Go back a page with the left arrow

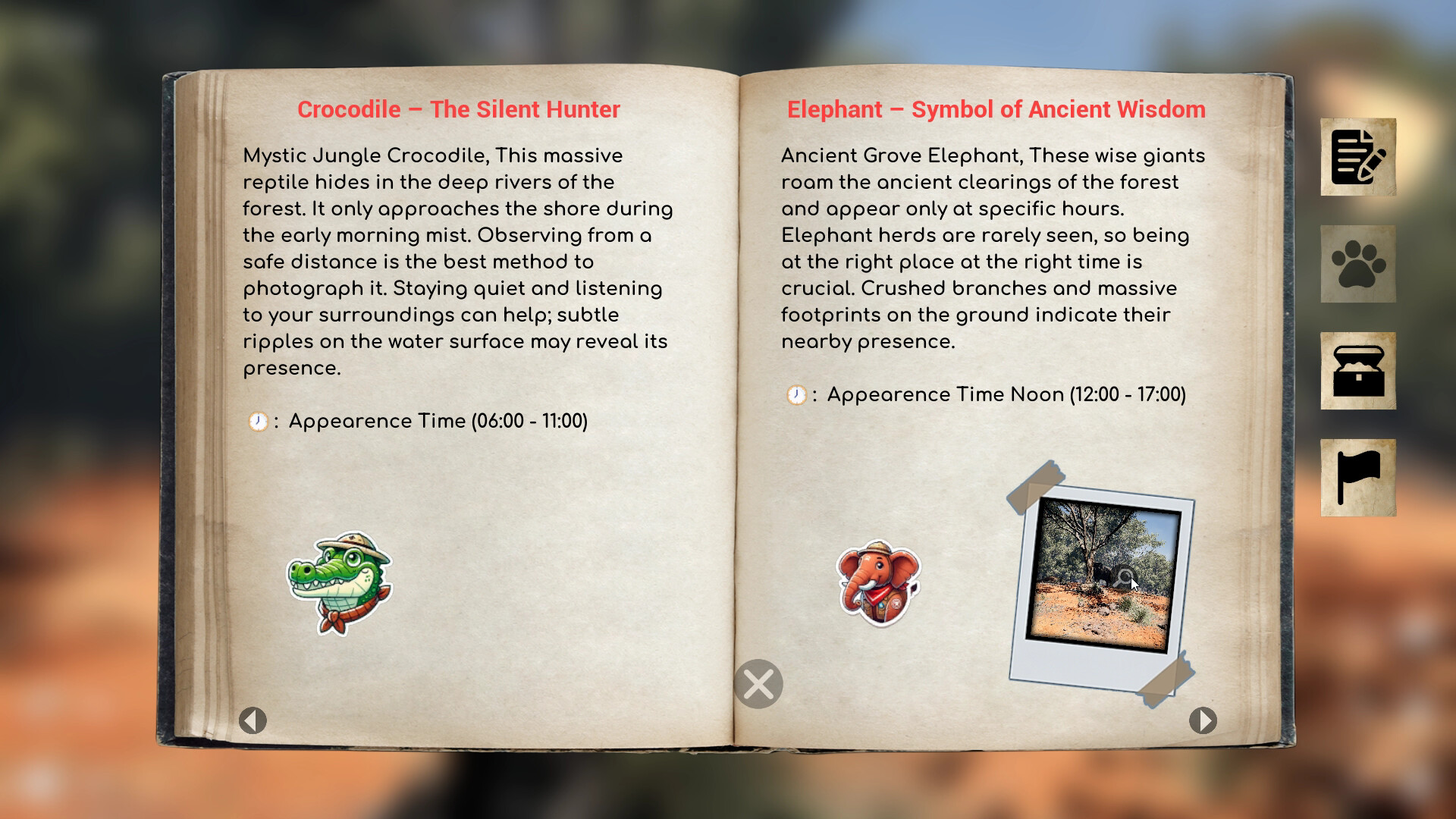pyautogui.click(x=254, y=720)
